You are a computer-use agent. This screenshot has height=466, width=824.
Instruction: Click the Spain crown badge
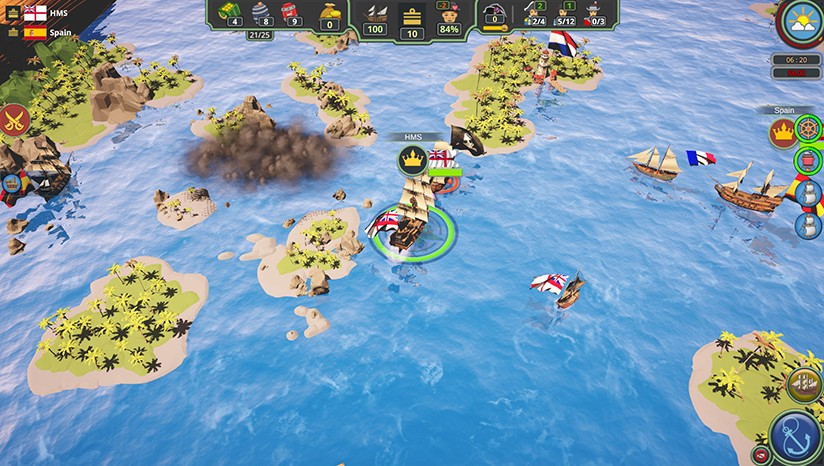click(x=781, y=132)
